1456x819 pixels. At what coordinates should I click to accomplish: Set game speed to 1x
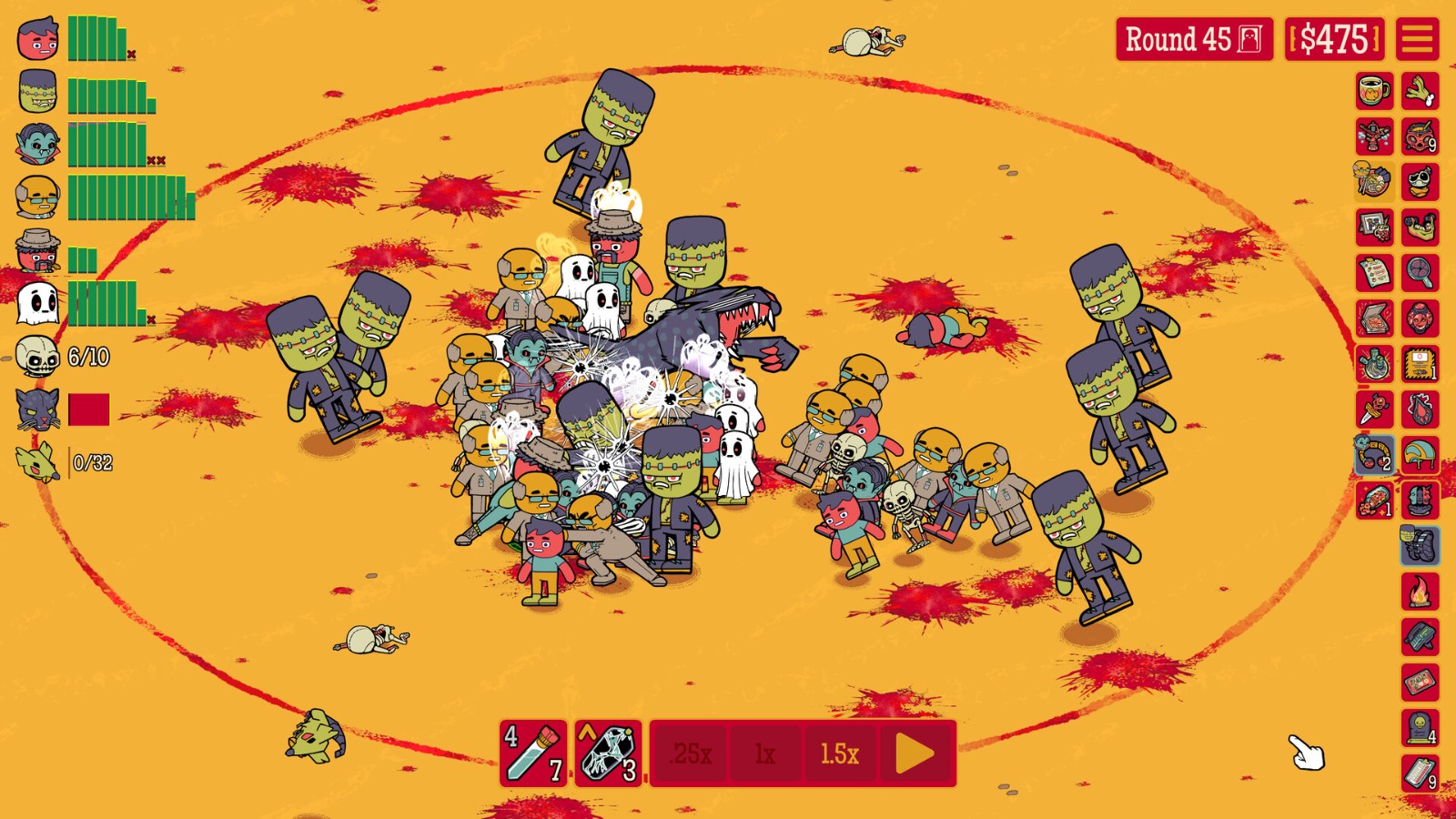pos(764,753)
